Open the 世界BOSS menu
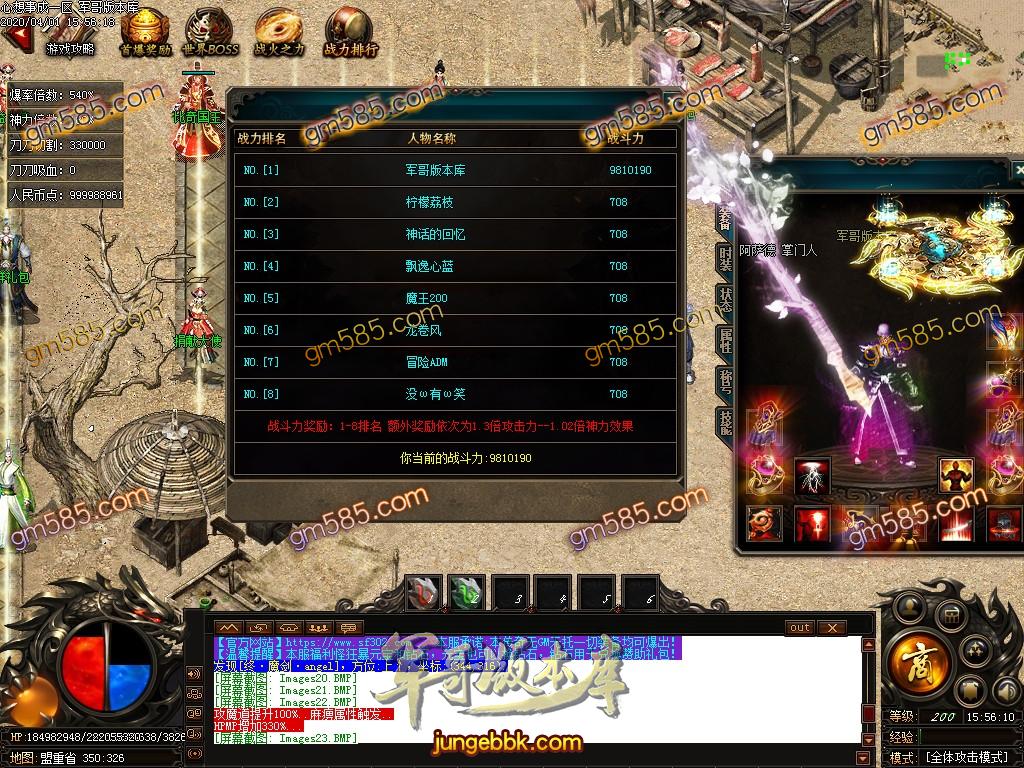 click(211, 33)
